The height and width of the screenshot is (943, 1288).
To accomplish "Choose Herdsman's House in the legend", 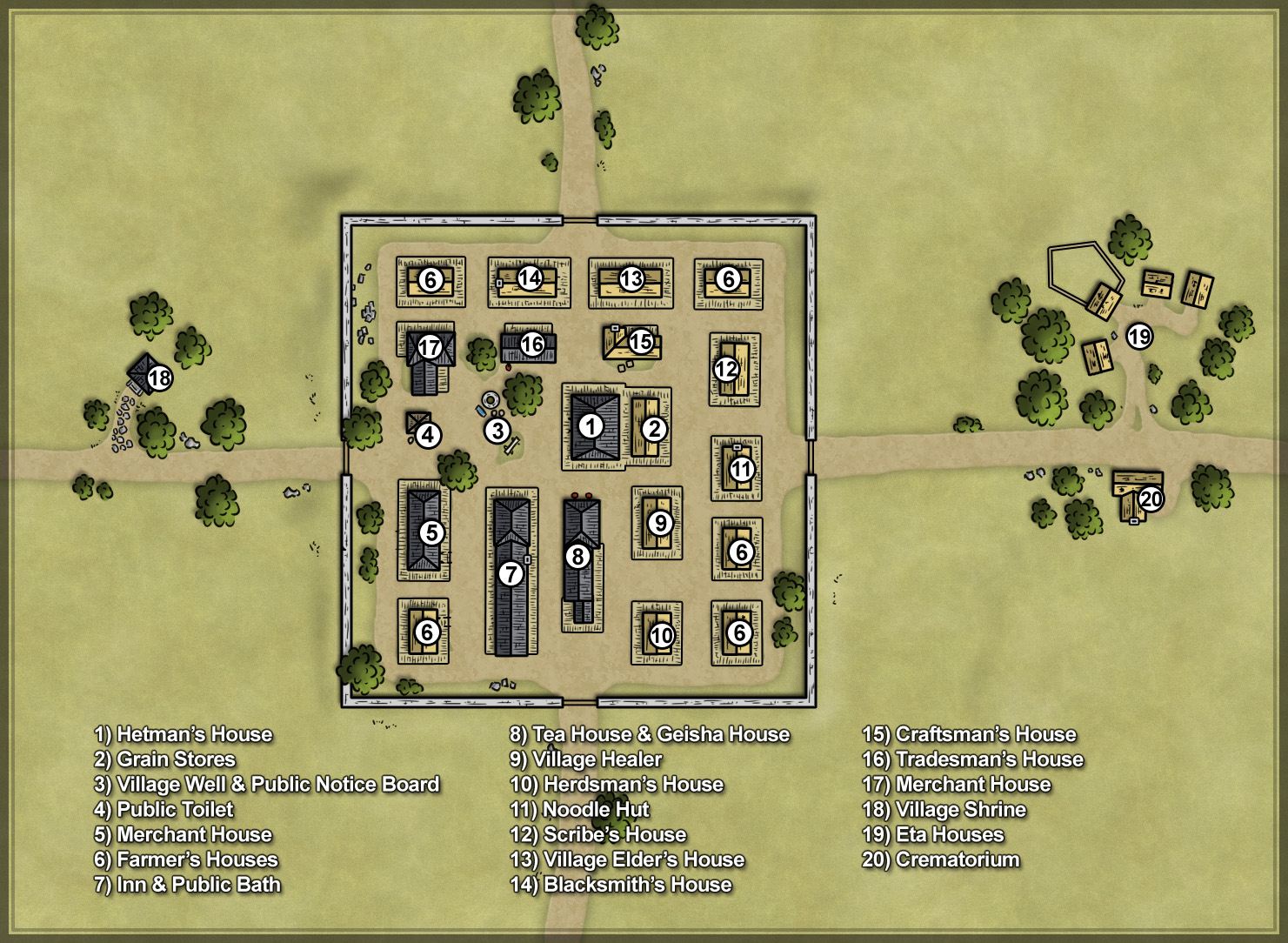I will point(616,785).
